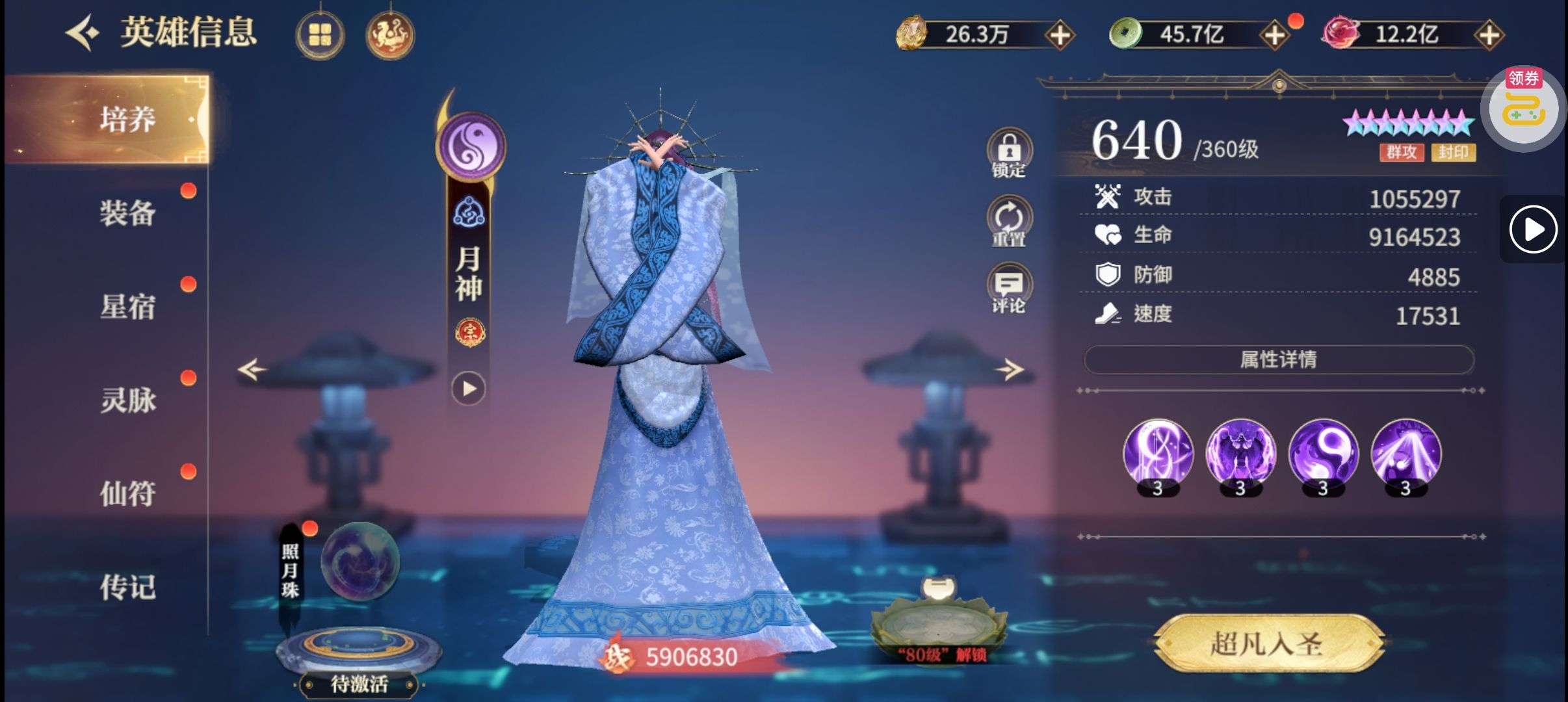
Task: Select the 照月珠 orb item
Action: 360,560
